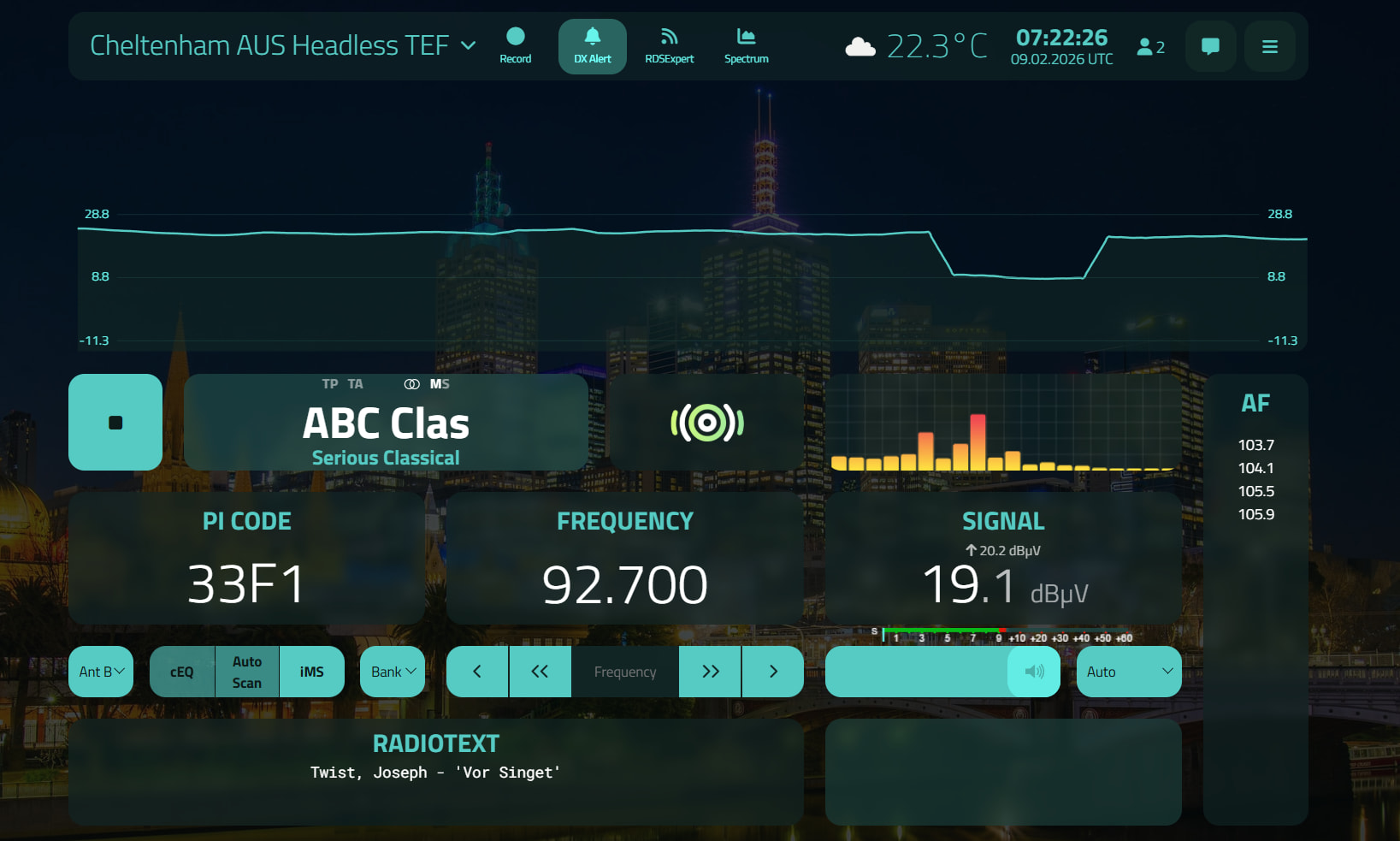Seek down with the double left arrow

[x=540, y=672]
